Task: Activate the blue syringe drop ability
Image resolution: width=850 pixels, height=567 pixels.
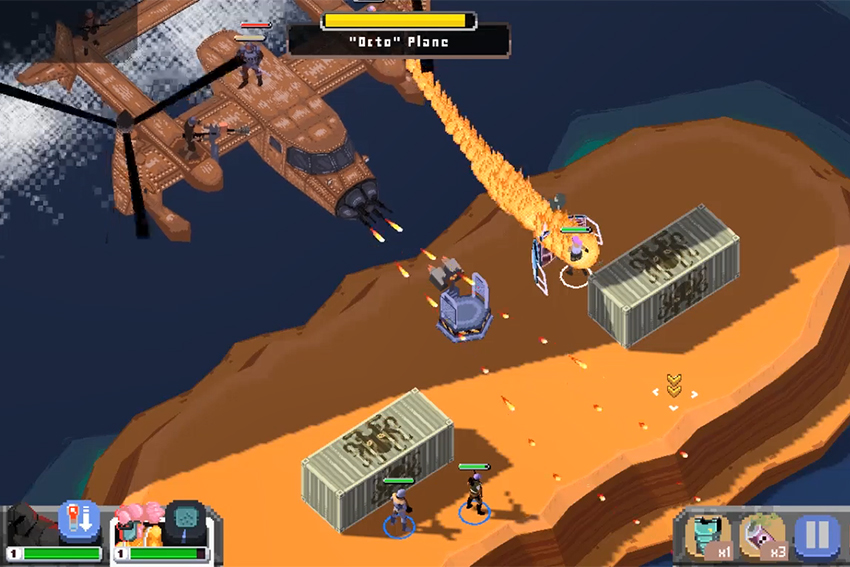Action: 80,521
